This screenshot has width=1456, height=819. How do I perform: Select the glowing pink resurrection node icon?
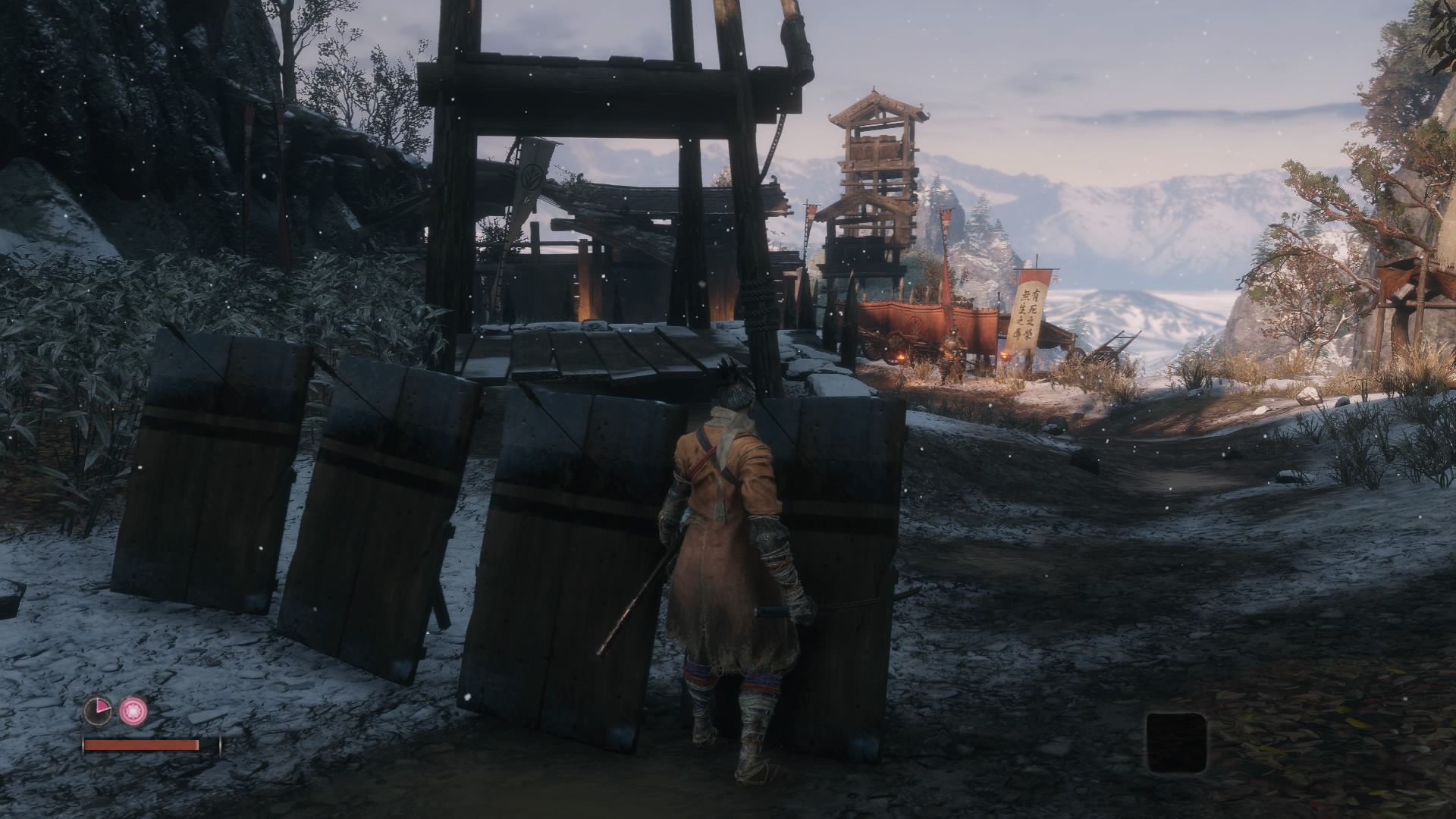(134, 711)
